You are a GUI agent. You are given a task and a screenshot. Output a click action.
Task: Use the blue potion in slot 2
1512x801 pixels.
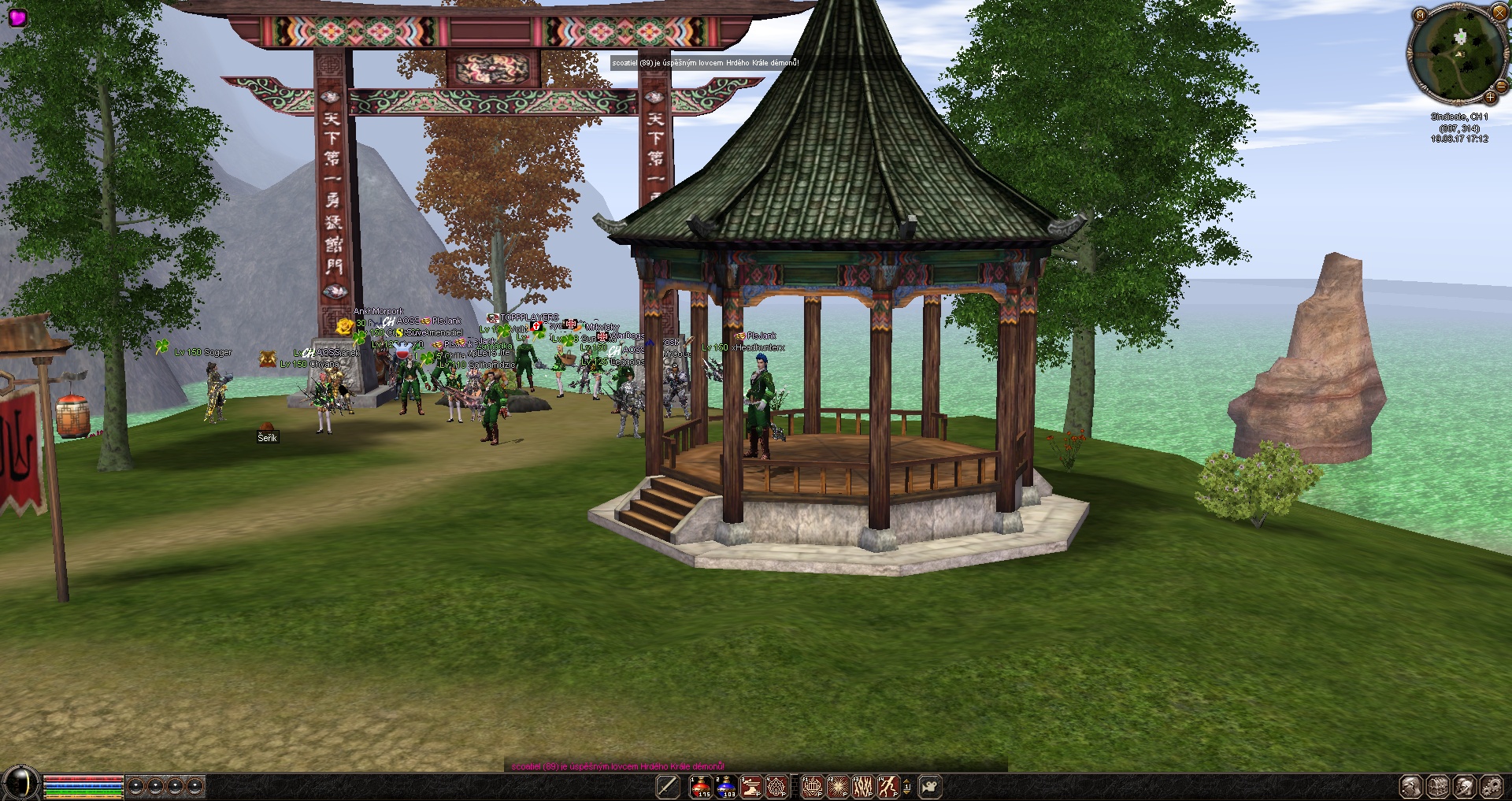[x=726, y=786]
